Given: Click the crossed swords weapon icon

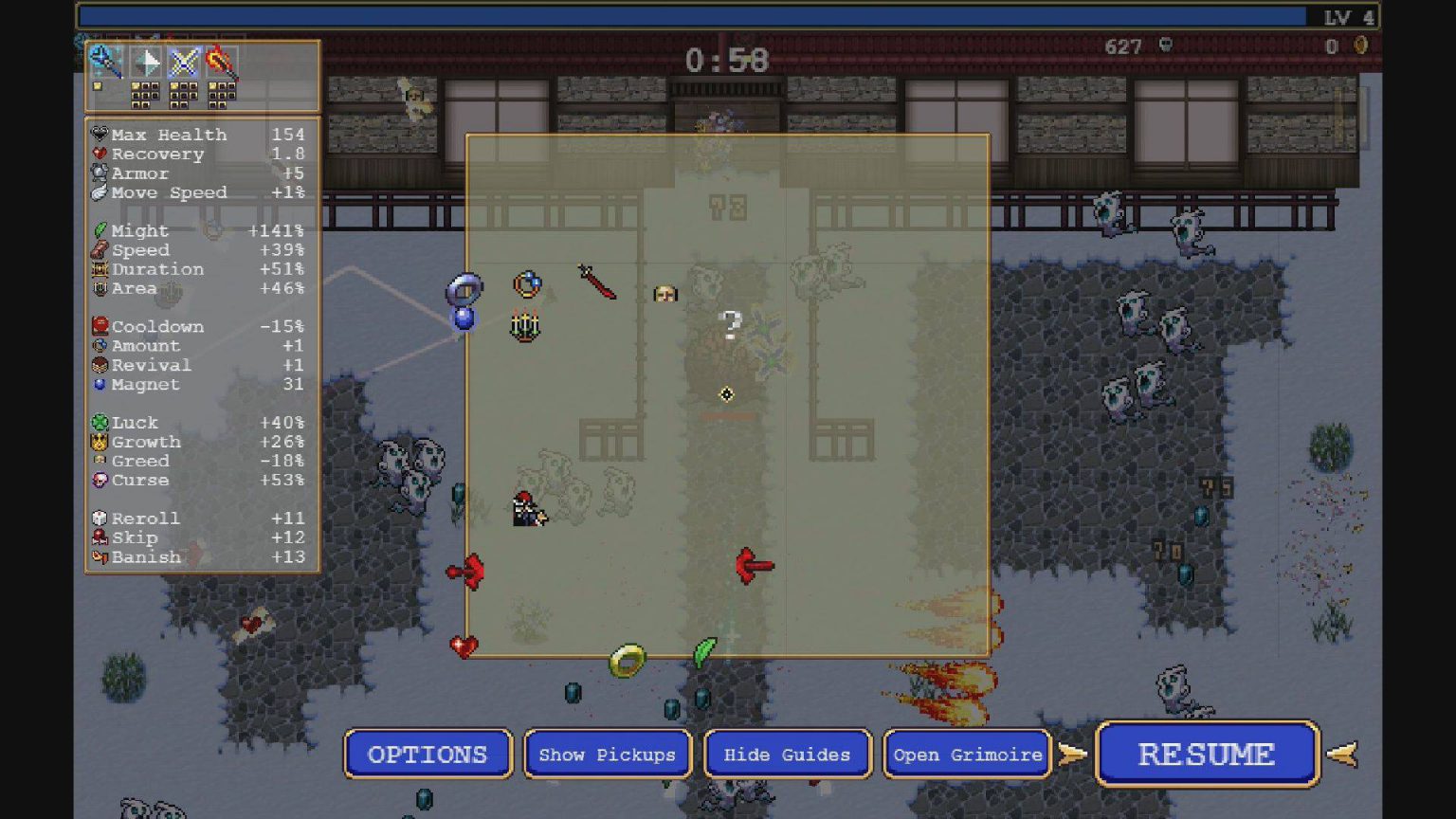Looking at the screenshot, I should coord(184,61).
